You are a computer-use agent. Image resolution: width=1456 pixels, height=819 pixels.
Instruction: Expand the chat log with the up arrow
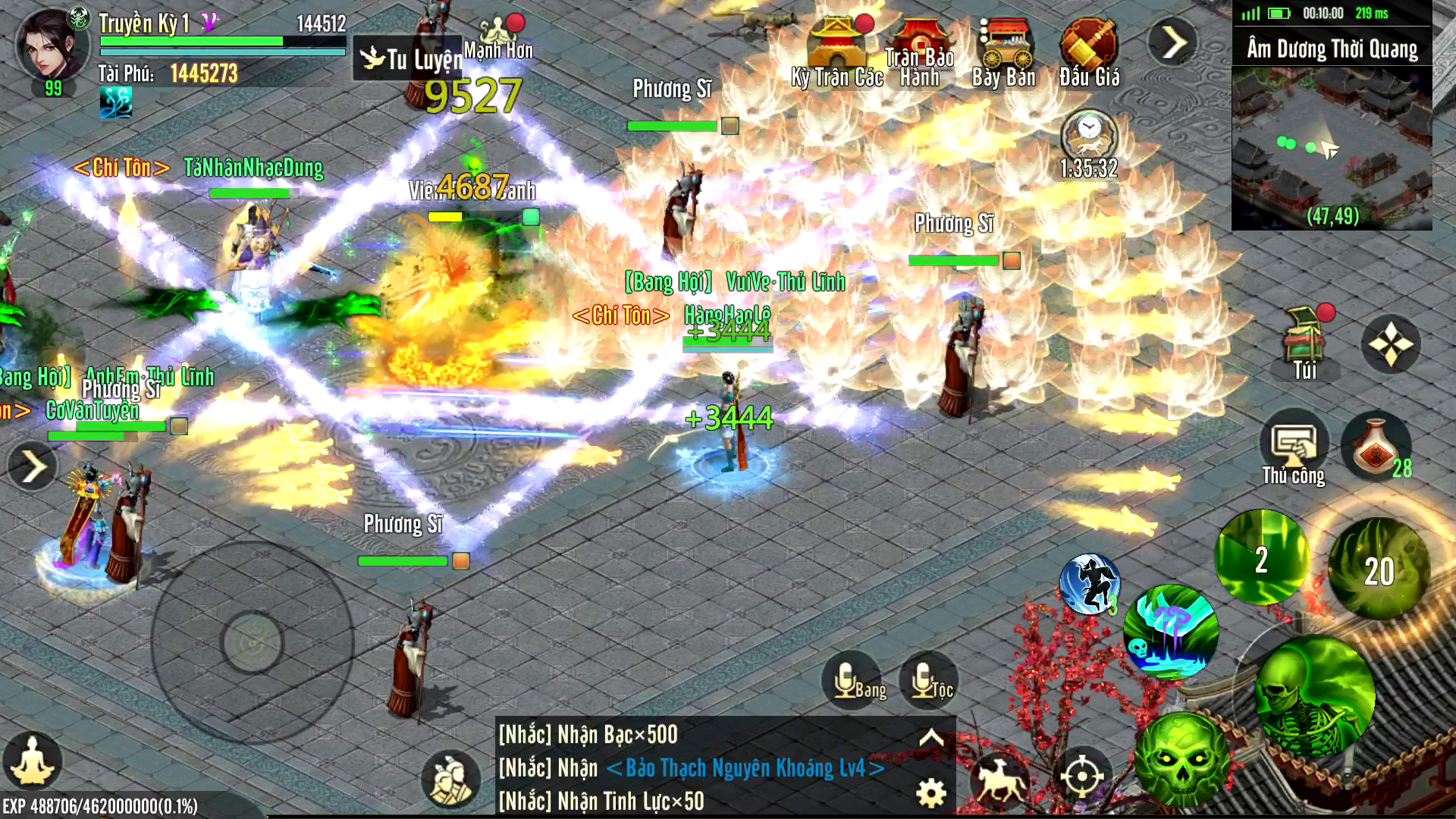pos(931,737)
